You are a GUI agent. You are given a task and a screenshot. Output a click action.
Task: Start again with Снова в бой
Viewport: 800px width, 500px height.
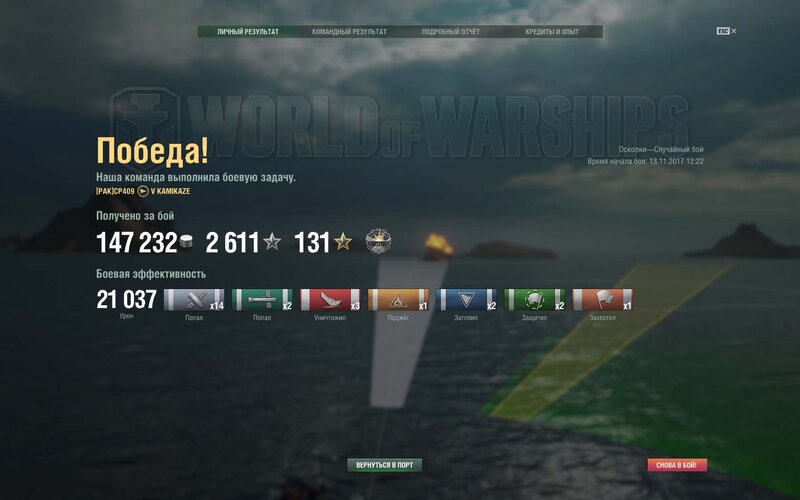point(677,465)
